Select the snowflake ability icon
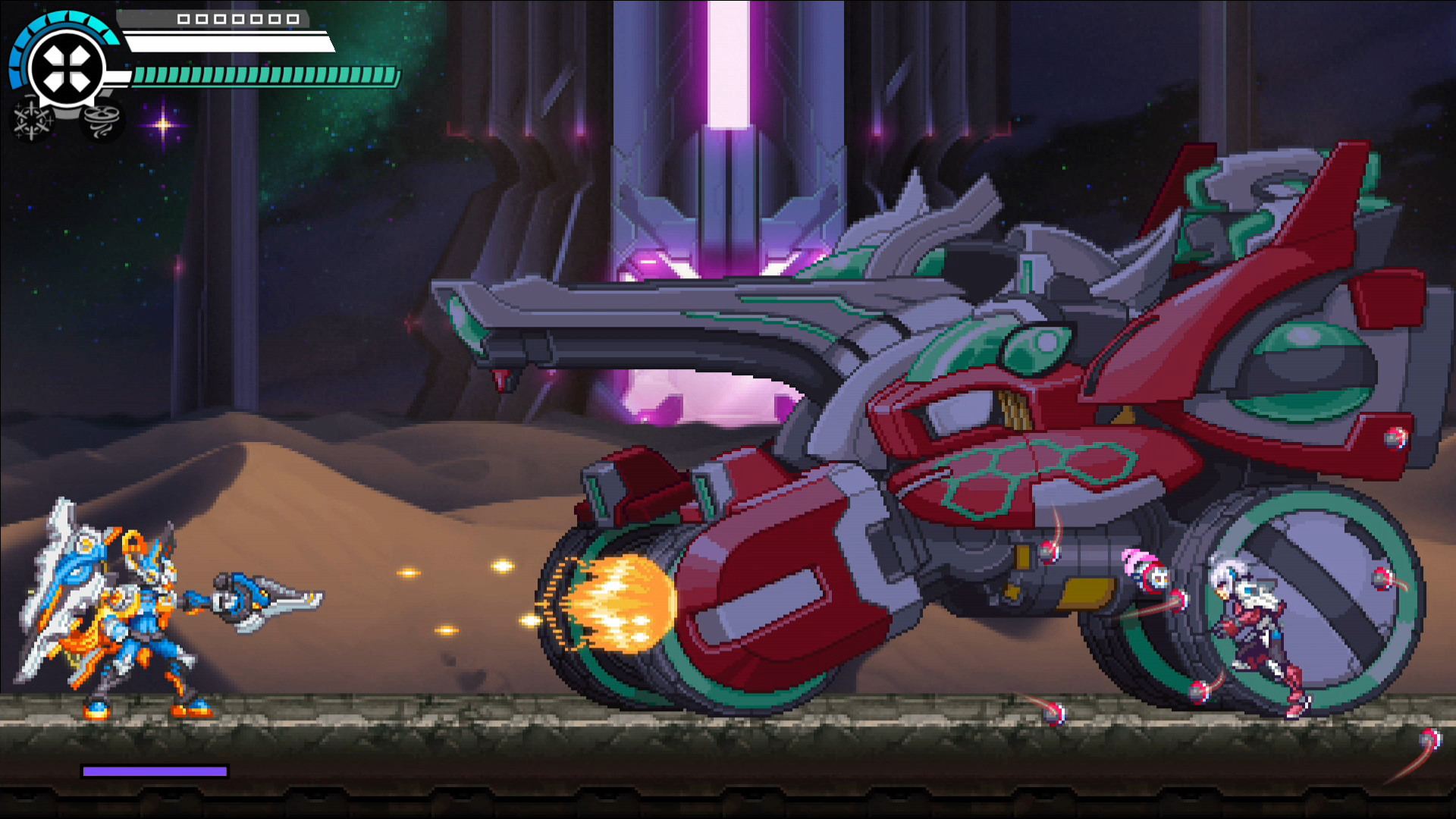 [x=32, y=120]
